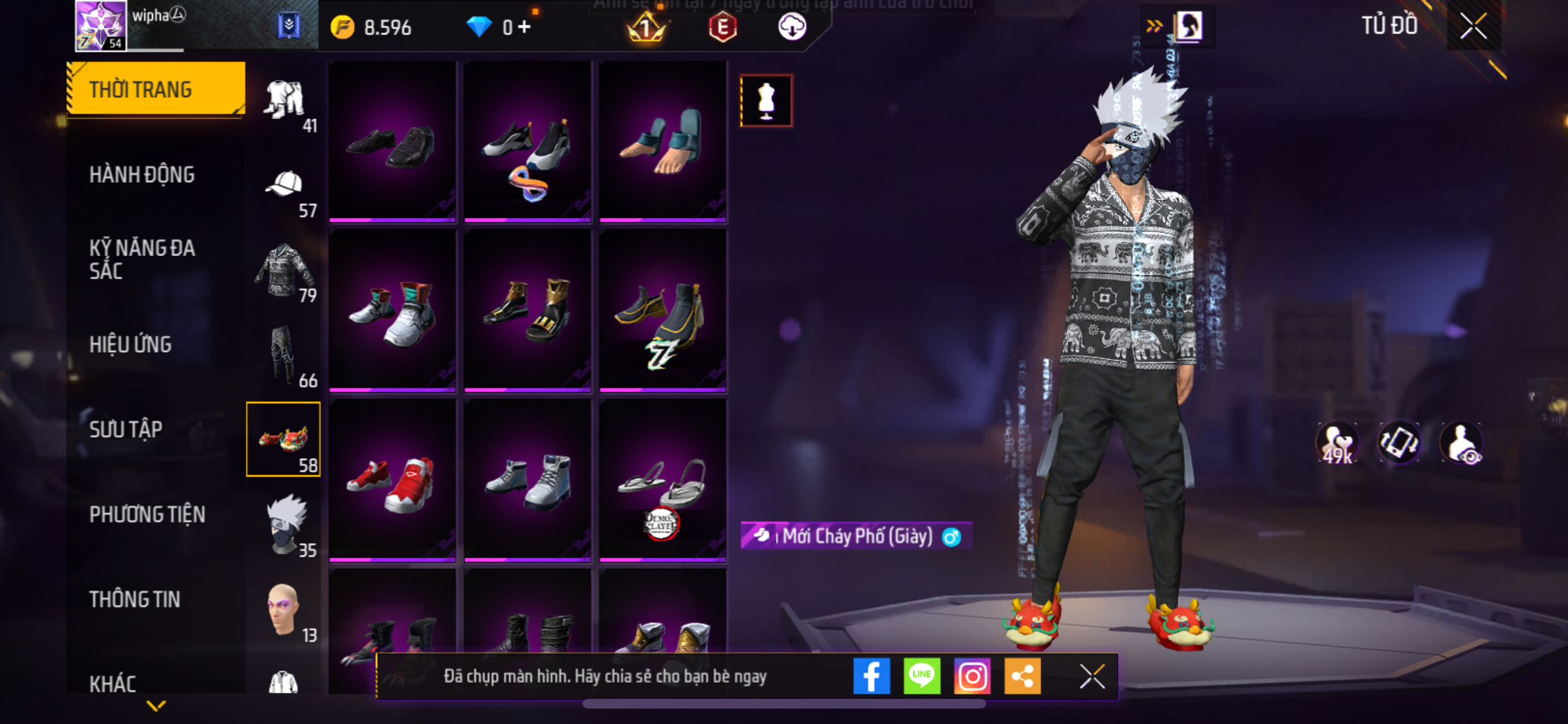
Task: Select the HIỆU ỨNG menu entry
Action: 130,344
